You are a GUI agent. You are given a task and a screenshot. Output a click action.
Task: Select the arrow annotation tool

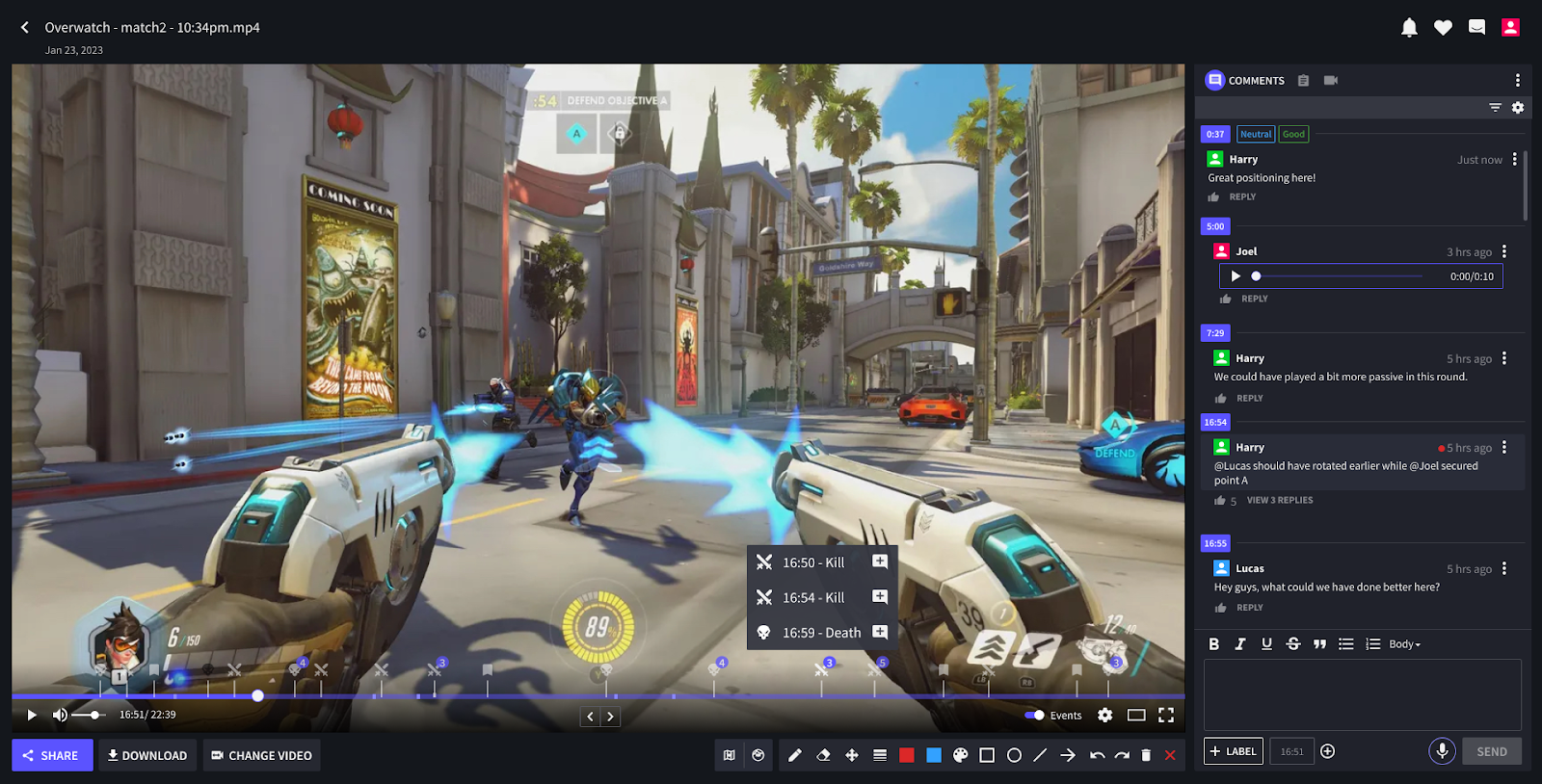[1068, 755]
